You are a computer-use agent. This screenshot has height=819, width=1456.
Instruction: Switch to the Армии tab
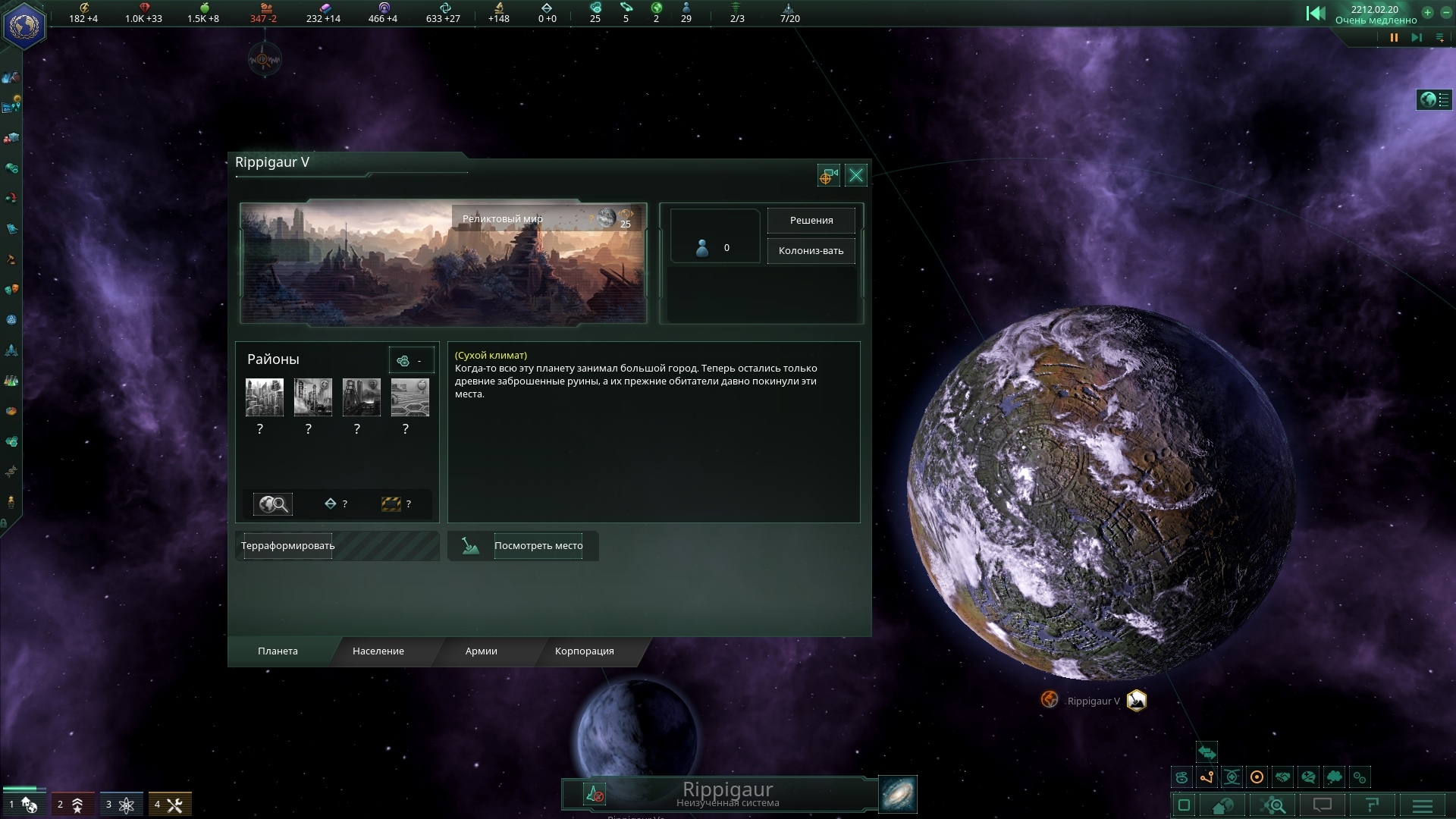click(x=481, y=651)
